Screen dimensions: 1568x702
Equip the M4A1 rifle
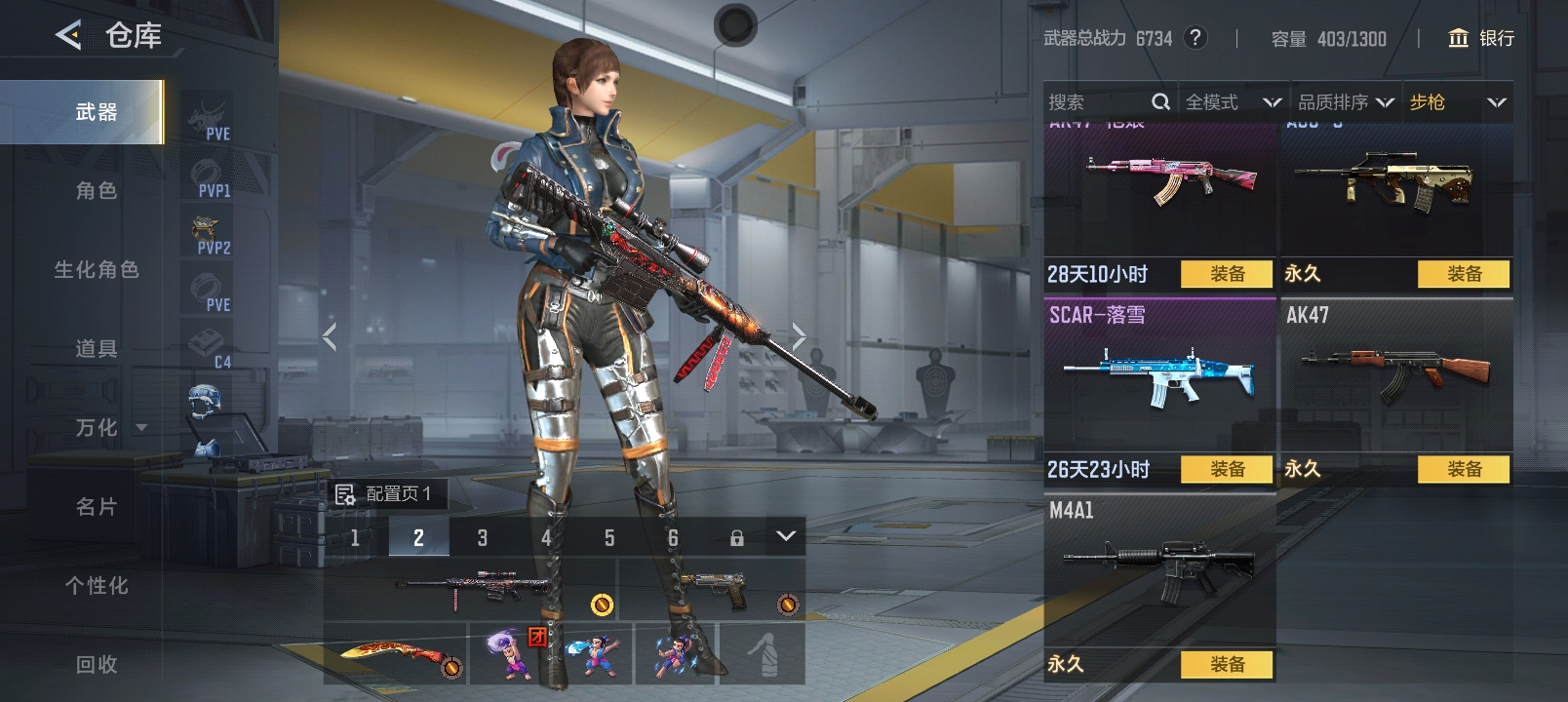[1227, 665]
